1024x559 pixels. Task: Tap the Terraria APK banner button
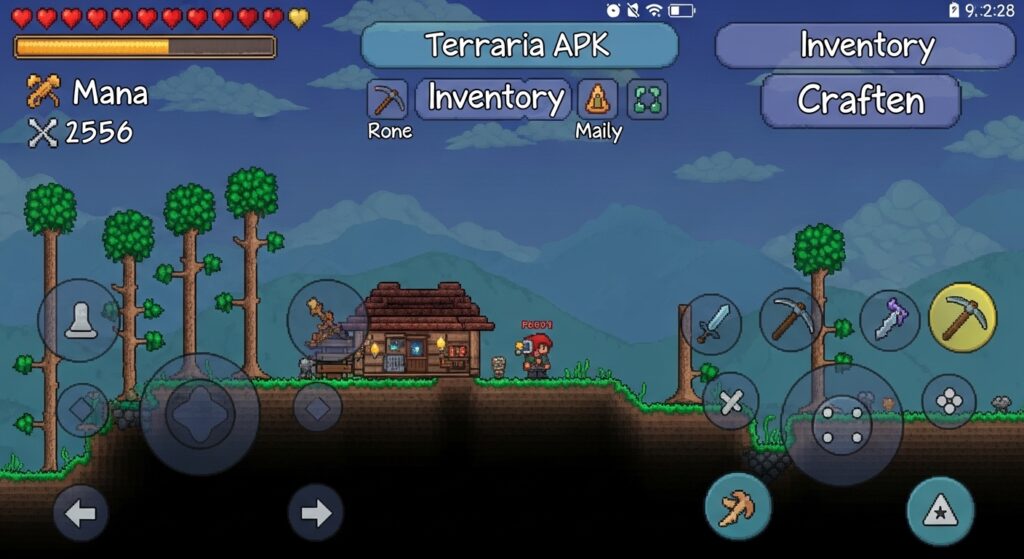coord(518,45)
